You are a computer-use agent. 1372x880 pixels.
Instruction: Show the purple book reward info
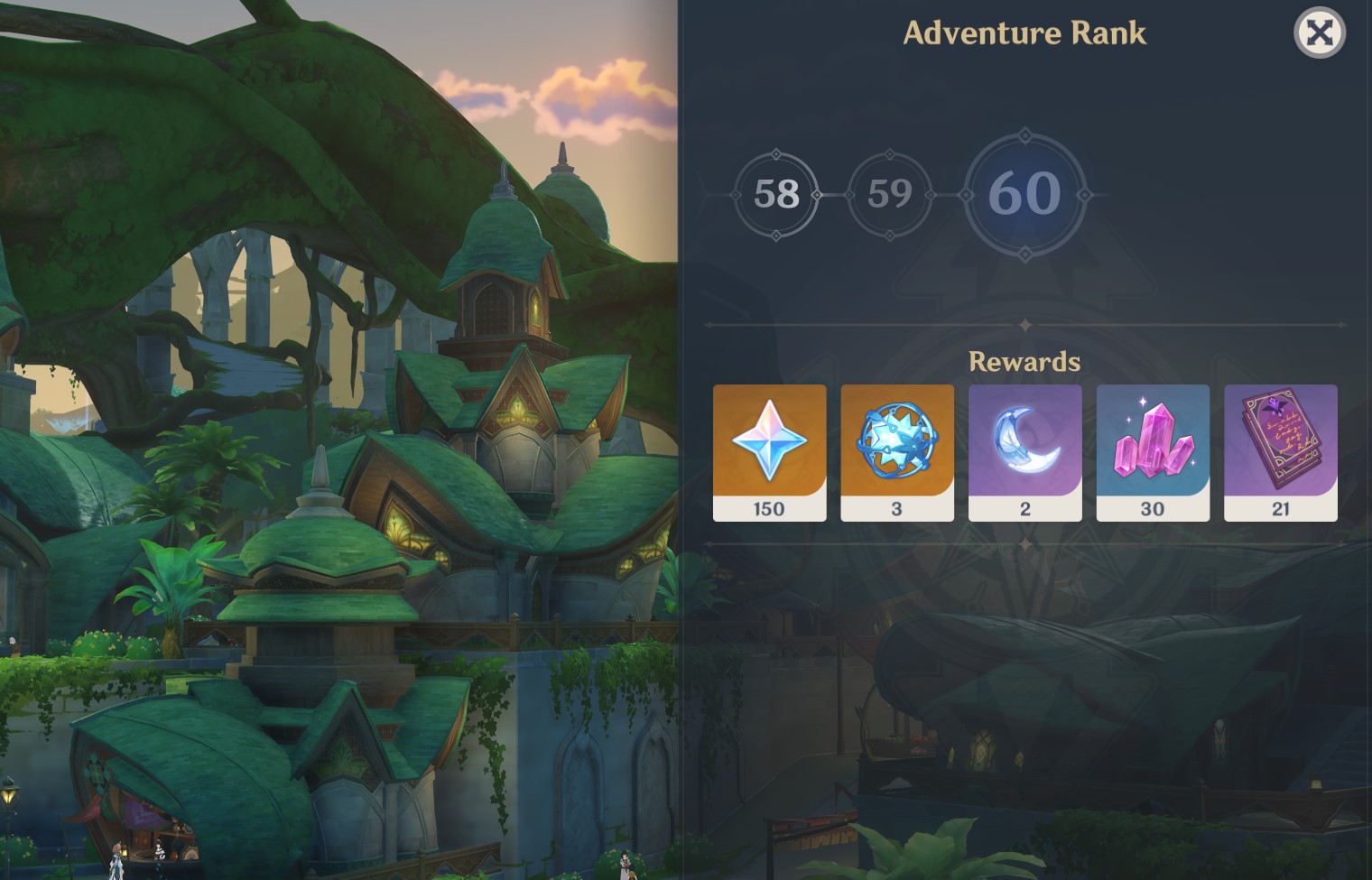point(1280,452)
